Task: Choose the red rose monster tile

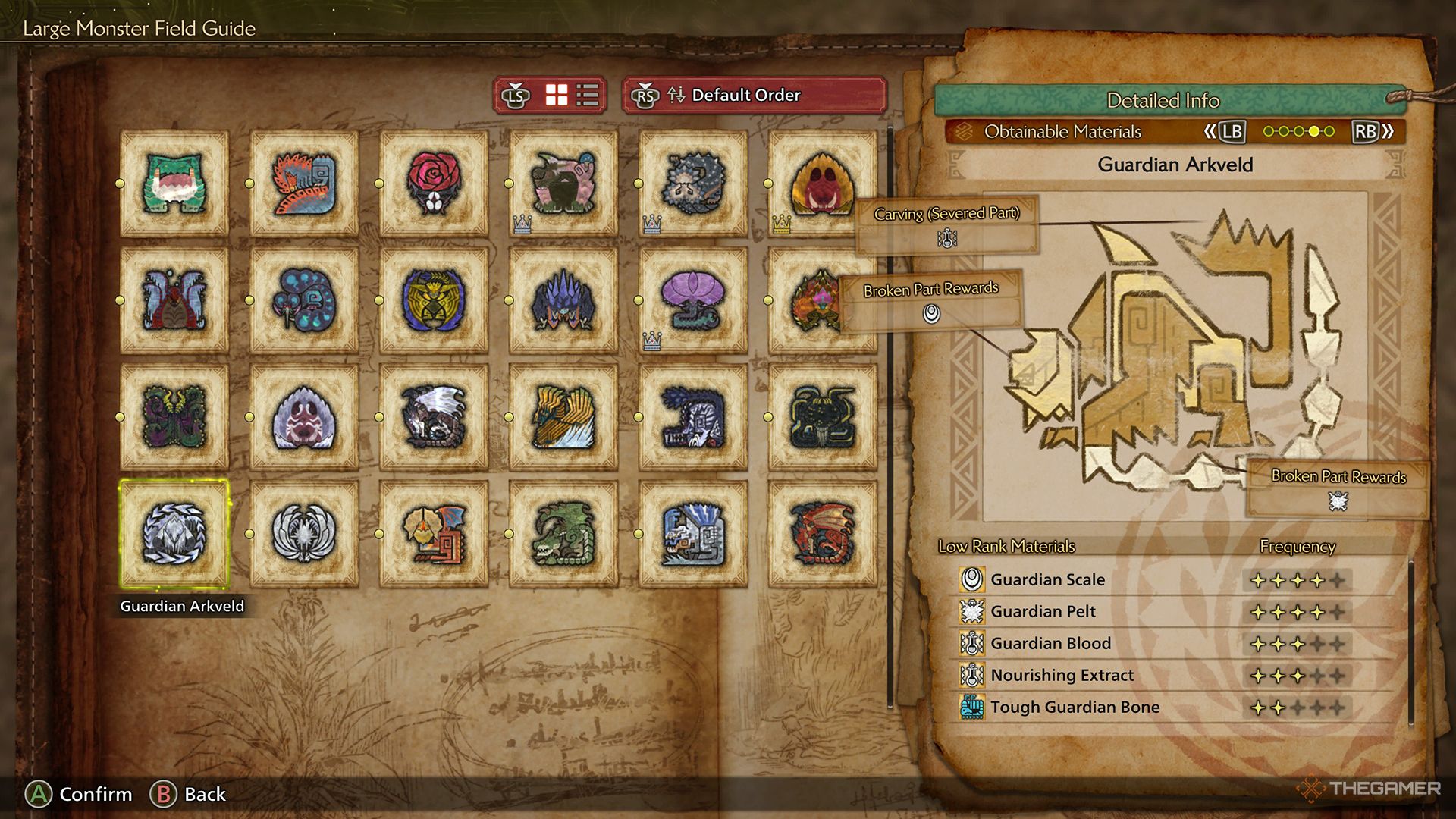Action: coord(434,184)
